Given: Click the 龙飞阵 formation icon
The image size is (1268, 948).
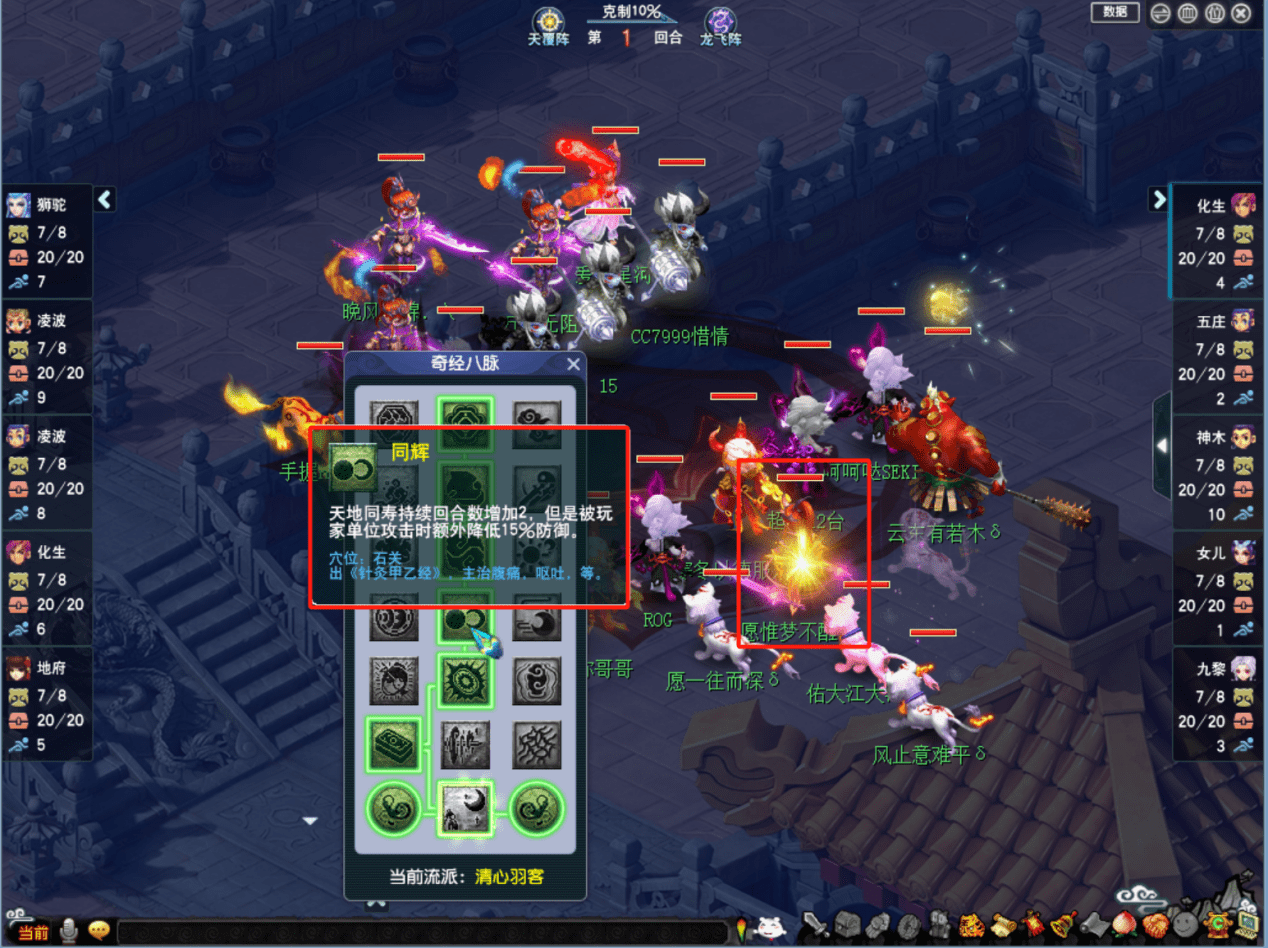Looking at the screenshot, I should pyautogui.click(x=720, y=23).
